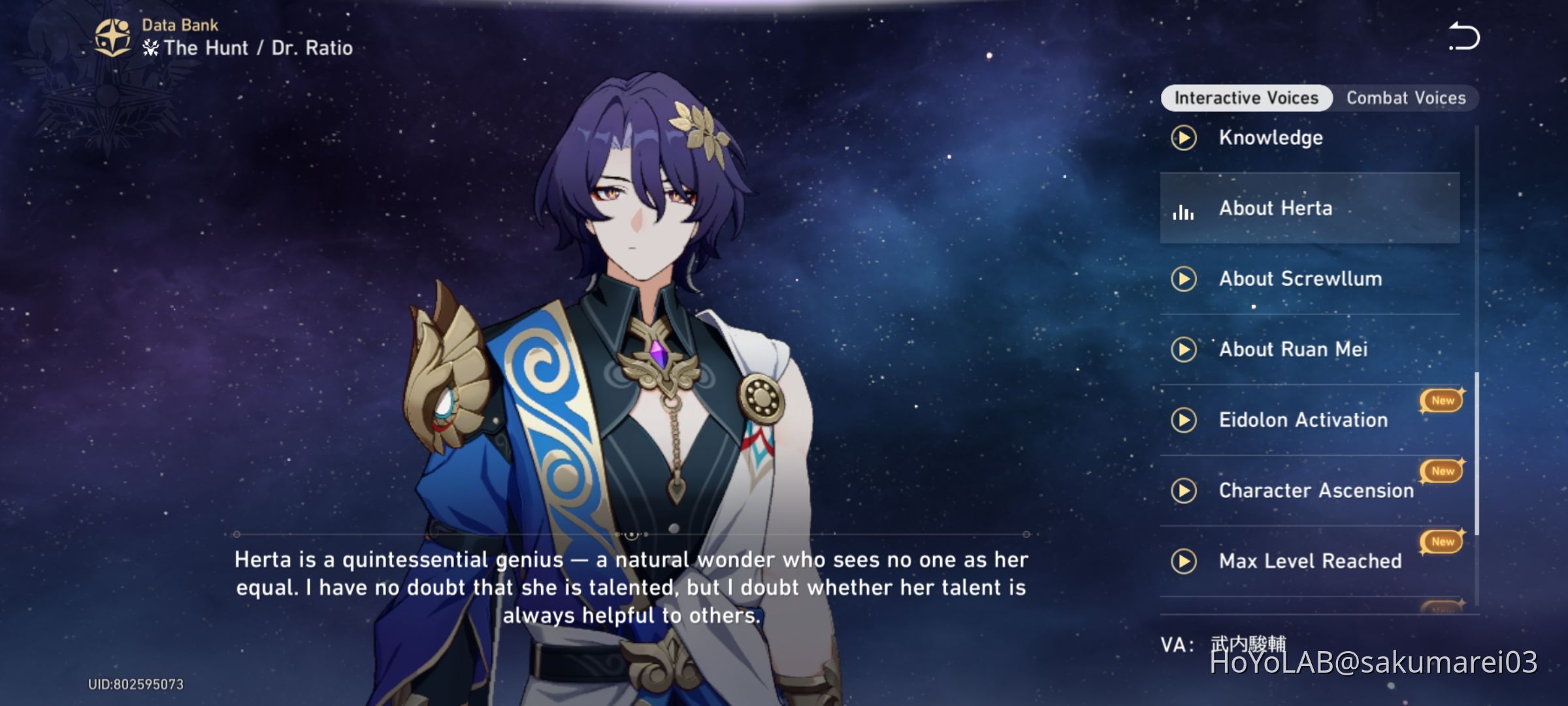The image size is (1568, 706).
Task: Play the About Screwllum voice line
Action: (x=1184, y=279)
